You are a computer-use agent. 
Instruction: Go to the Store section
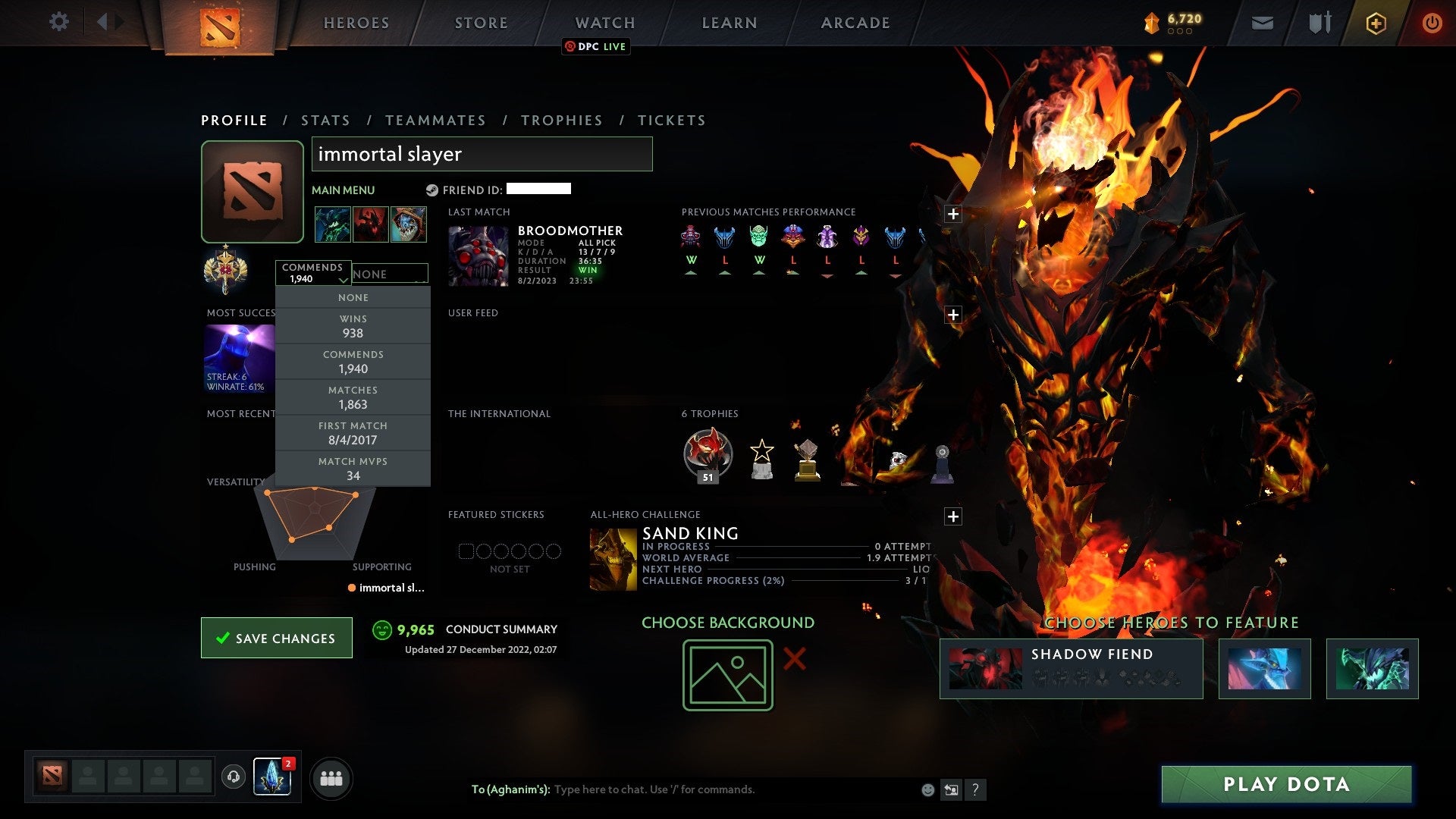point(481,23)
